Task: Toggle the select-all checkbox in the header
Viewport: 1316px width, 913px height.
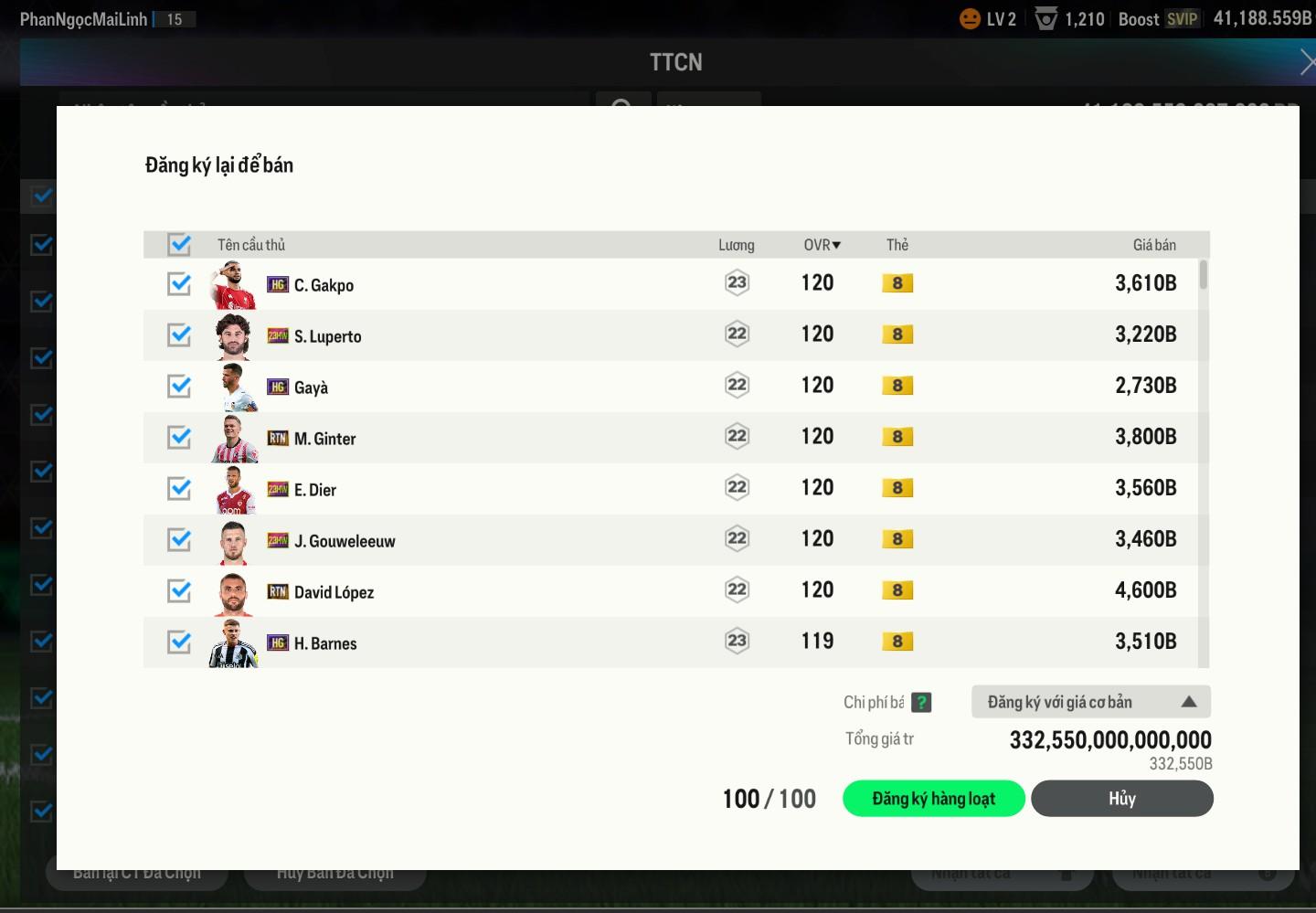Action: pos(179,245)
